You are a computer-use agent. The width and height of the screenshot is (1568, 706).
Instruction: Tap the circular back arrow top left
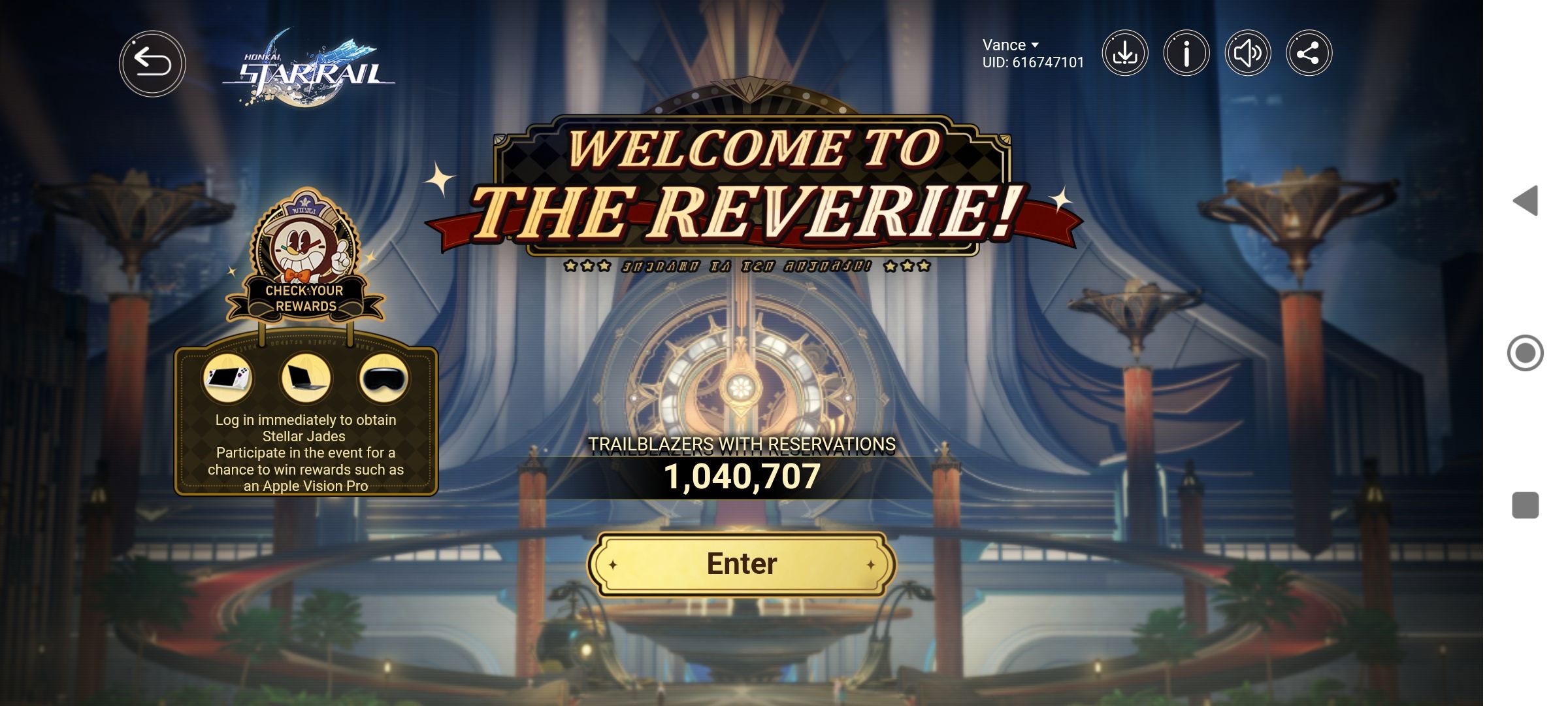click(x=152, y=63)
